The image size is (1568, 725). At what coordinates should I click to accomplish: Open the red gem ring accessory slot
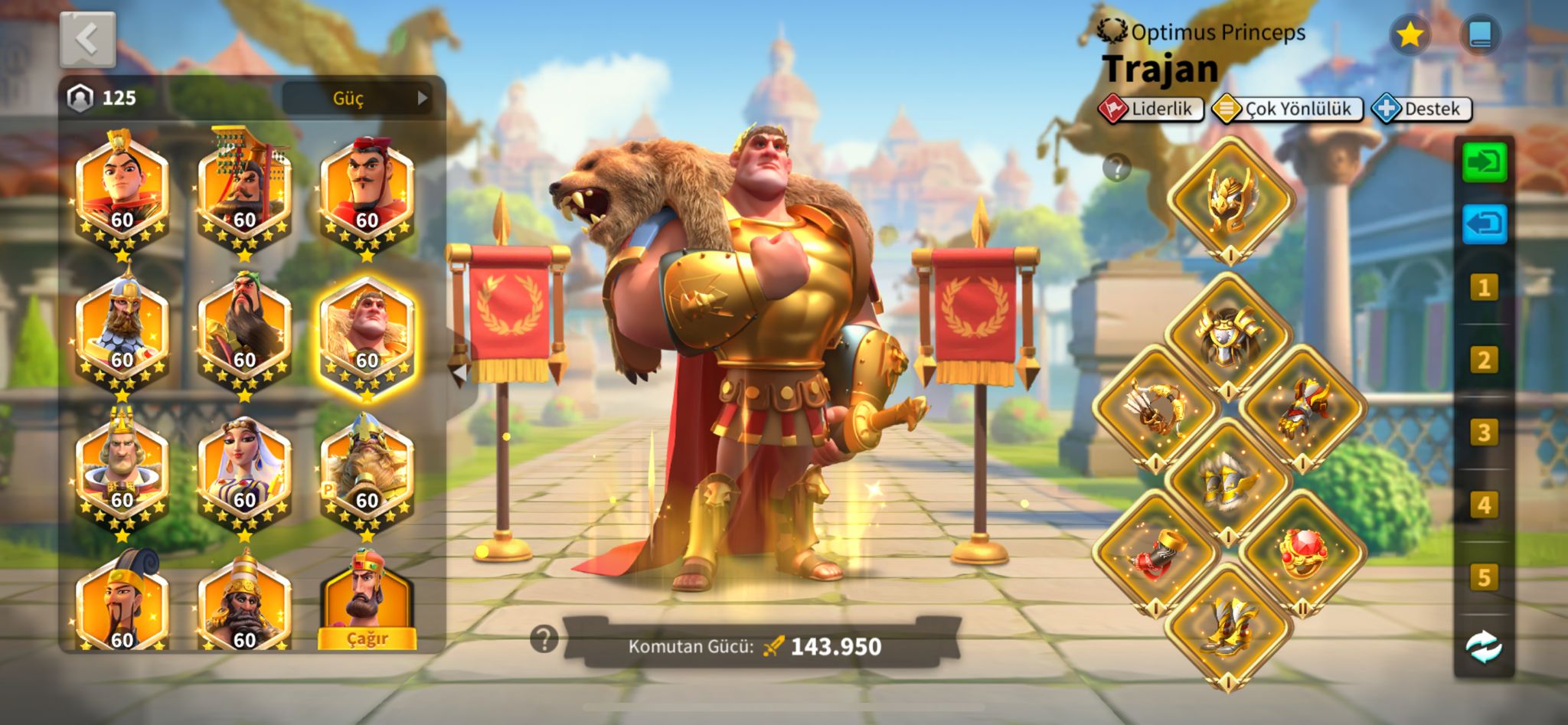pyautogui.click(x=1302, y=553)
